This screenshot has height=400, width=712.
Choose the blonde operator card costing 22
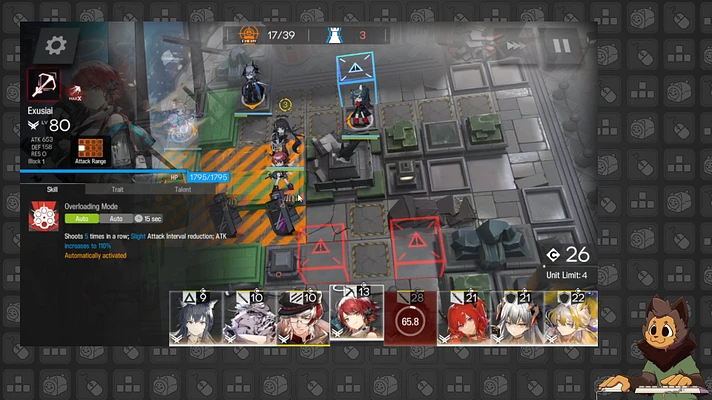(571, 318)
